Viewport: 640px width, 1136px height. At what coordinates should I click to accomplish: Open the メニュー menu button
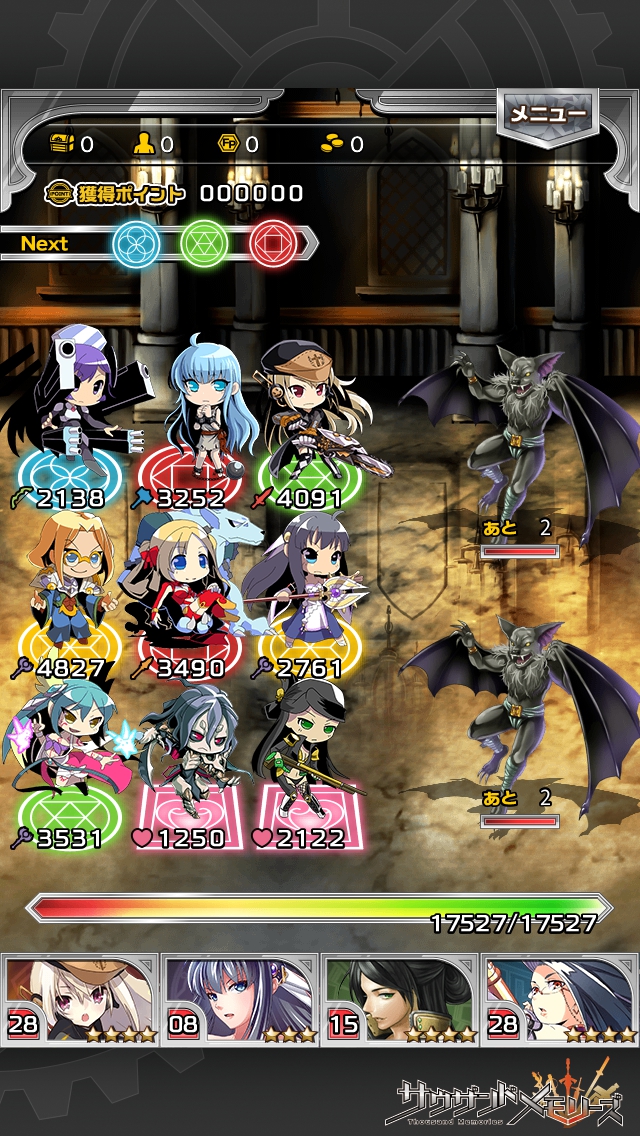[x=547, y=115]
